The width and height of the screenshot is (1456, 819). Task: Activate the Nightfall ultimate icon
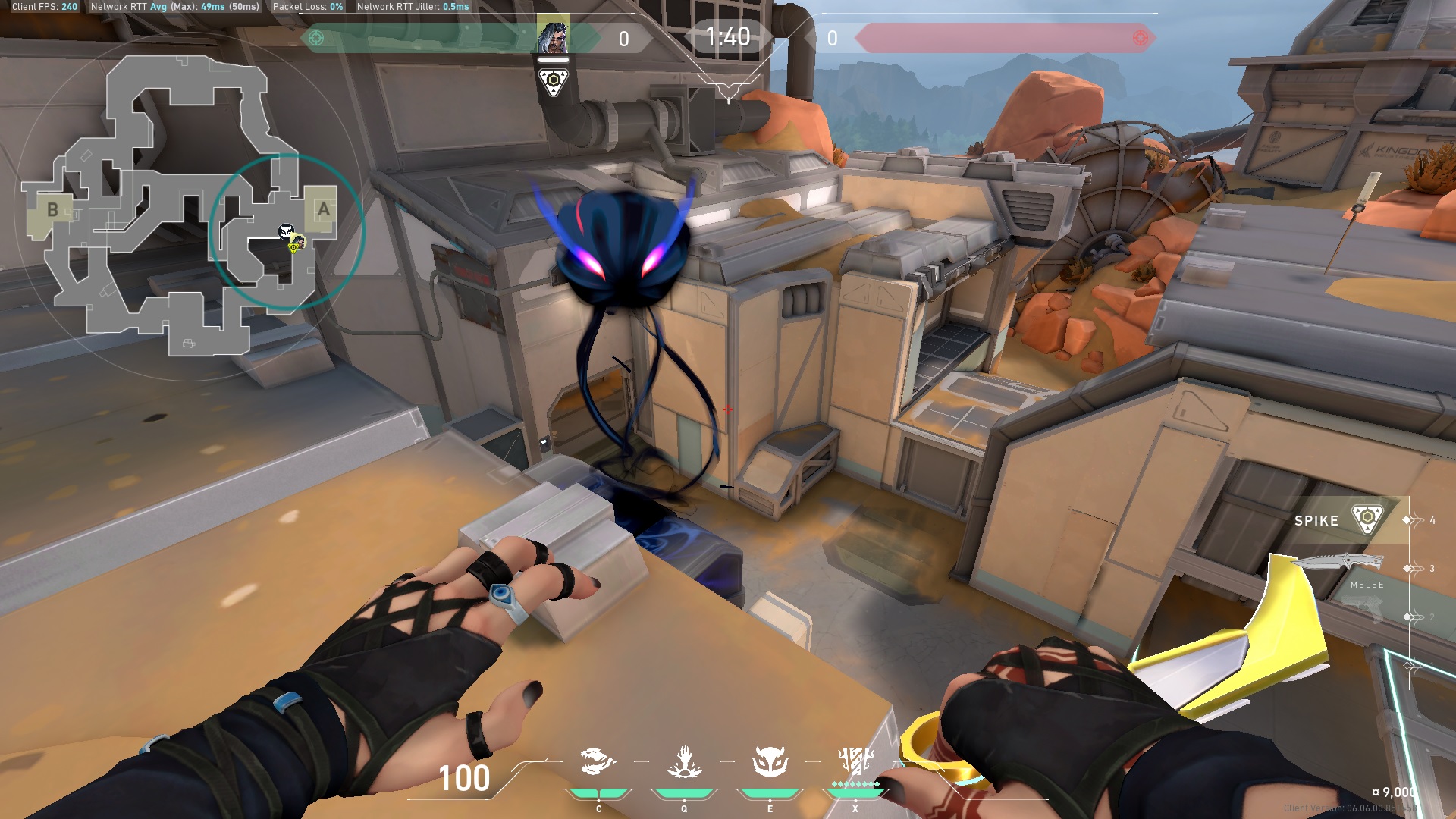pos(855,761)
